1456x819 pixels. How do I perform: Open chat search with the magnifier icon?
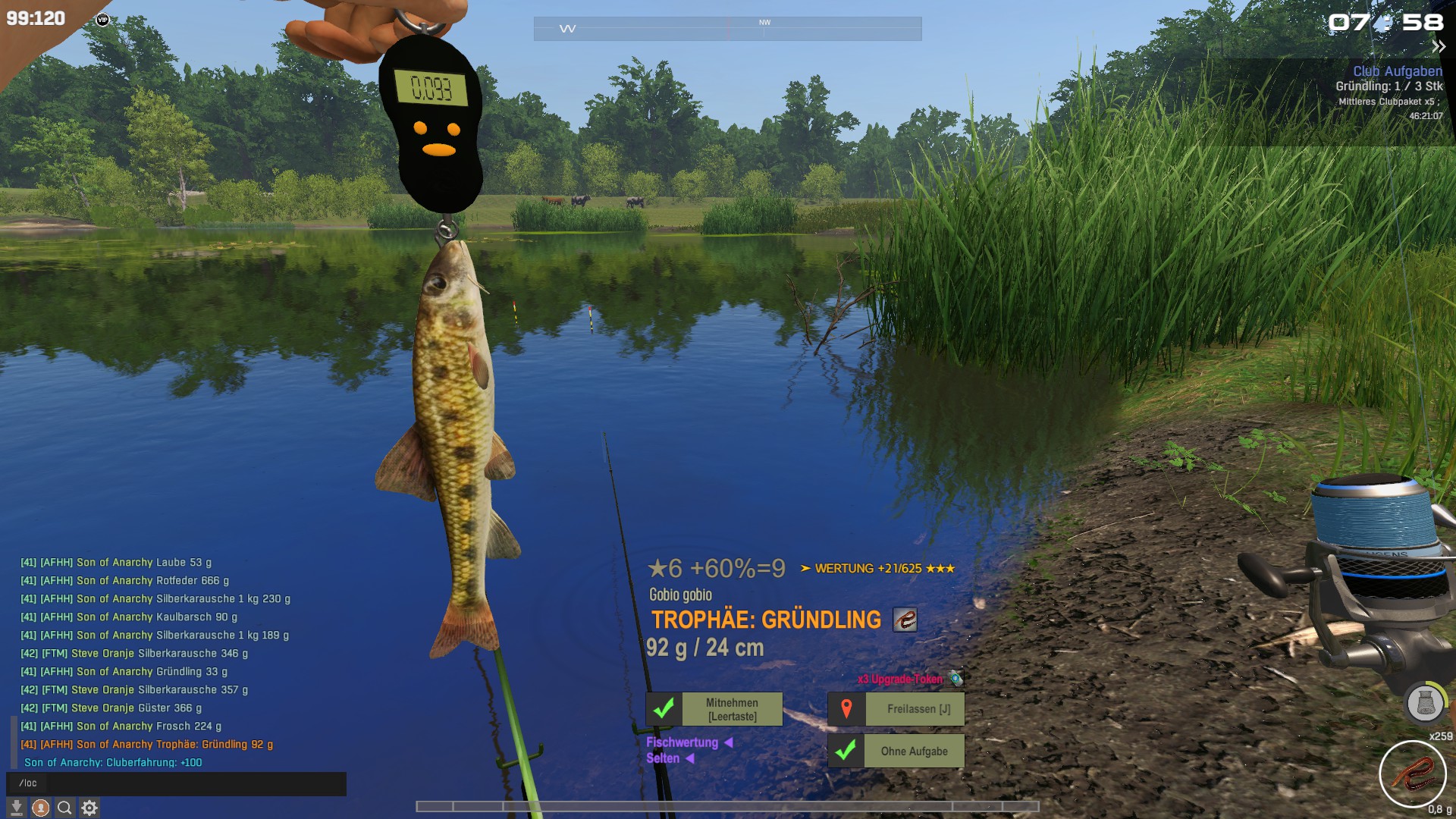[65, 808]
